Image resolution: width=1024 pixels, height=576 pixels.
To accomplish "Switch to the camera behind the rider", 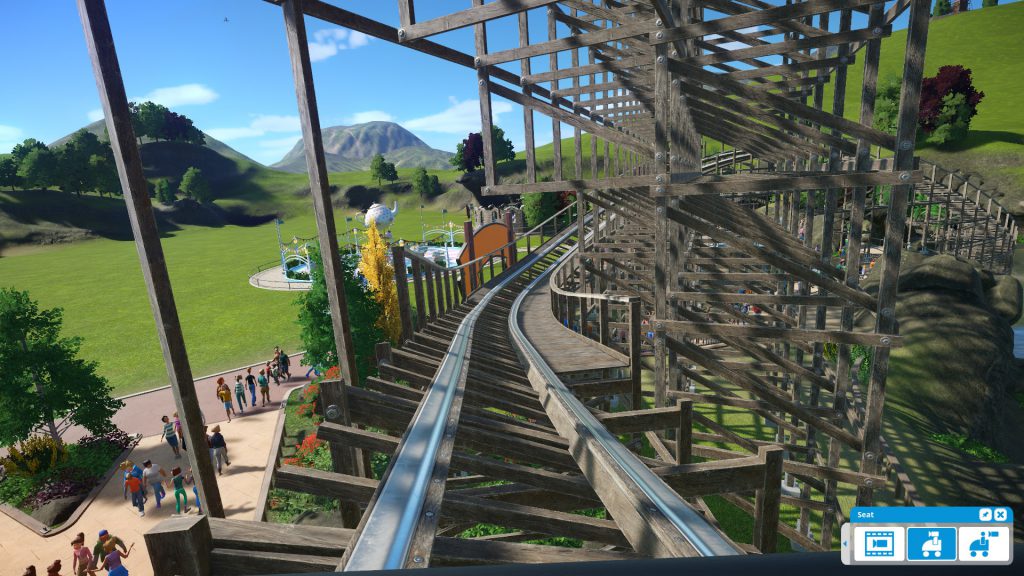I will (x=983, y=544).
